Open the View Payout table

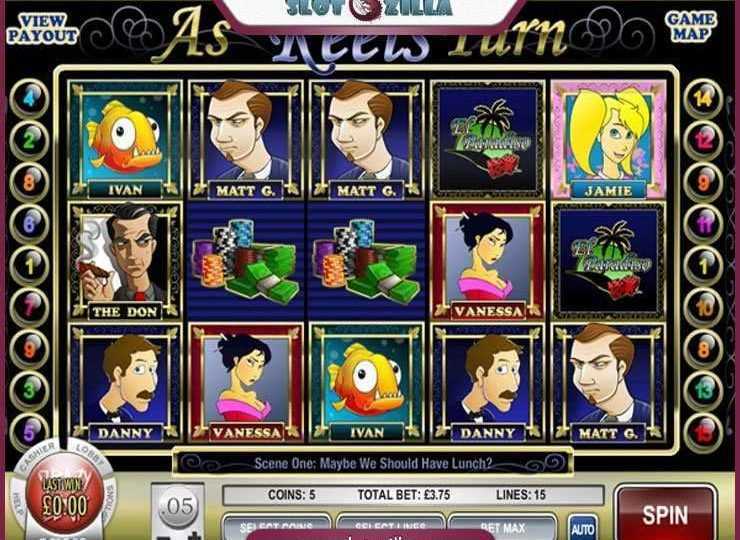coord(42,27)
